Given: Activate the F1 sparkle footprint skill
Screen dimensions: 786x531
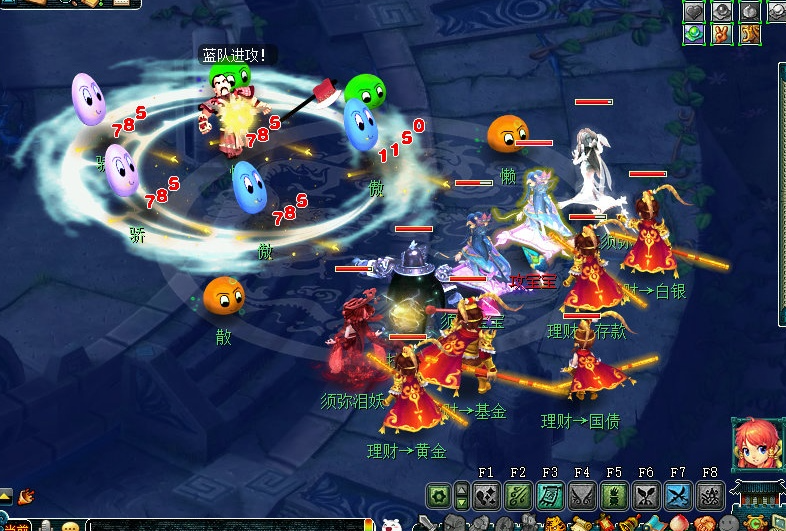Looking at the screenshot, I should click(x=487, y=495).
